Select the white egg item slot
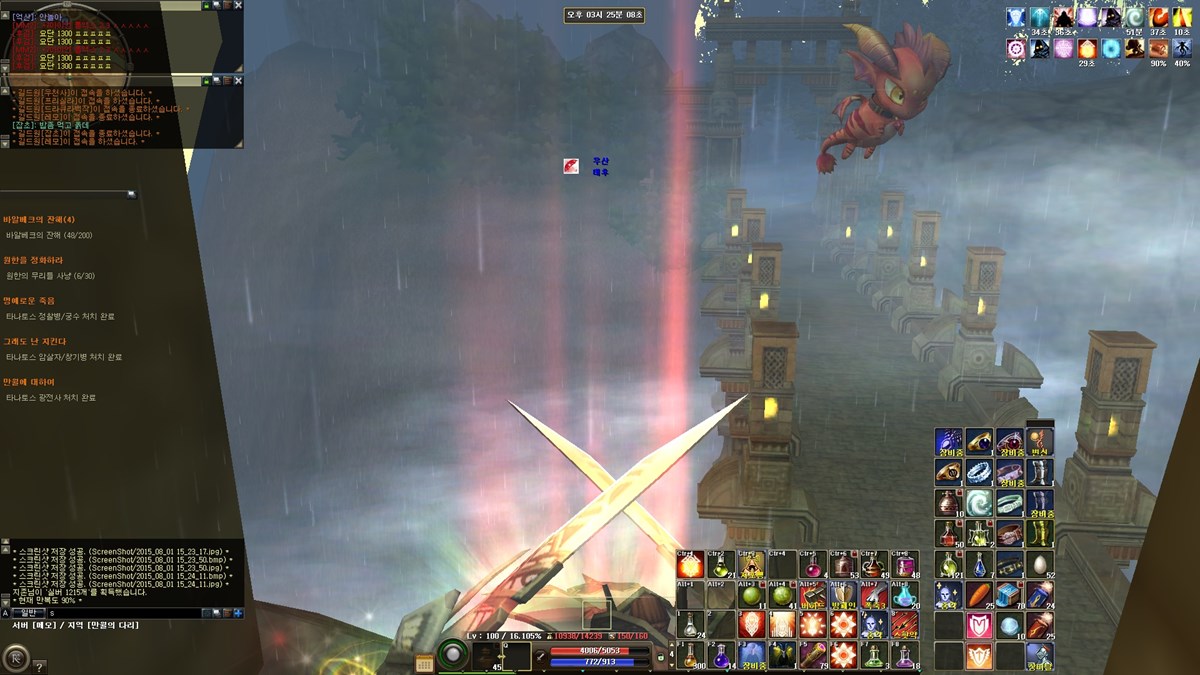Image resolution: width=1200 pixels, height=675 pixels. [1040, 565]
